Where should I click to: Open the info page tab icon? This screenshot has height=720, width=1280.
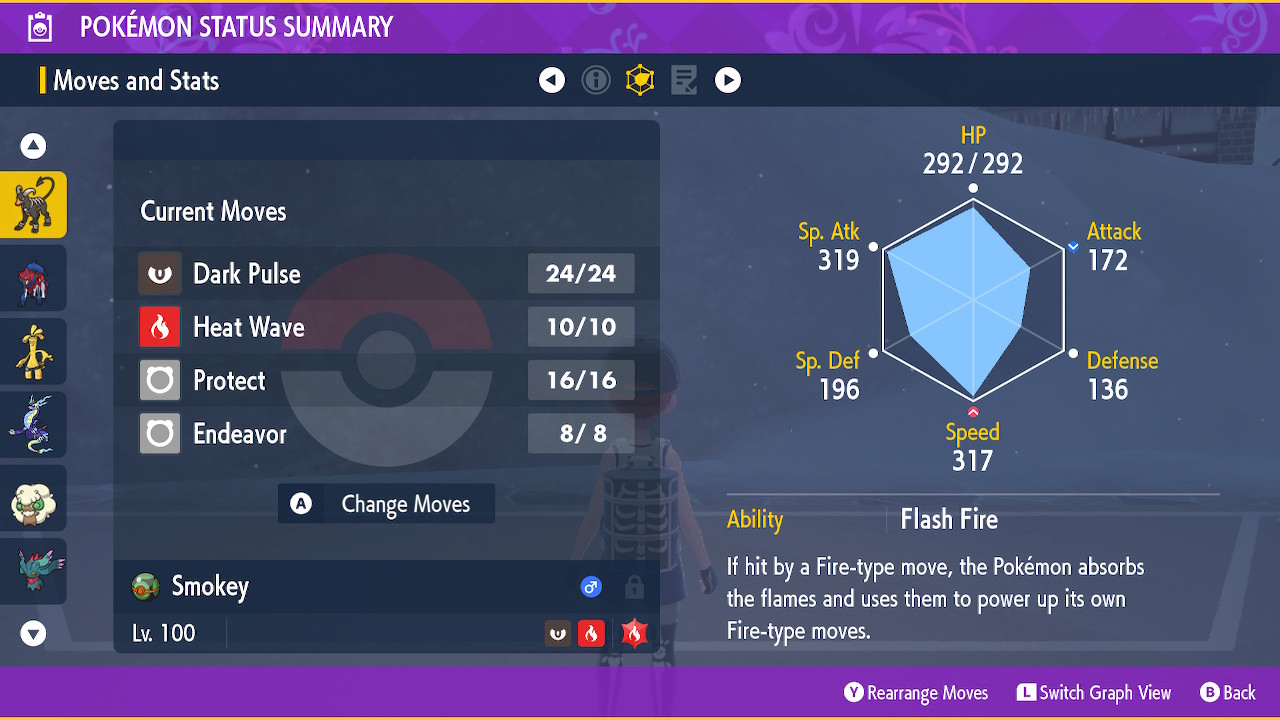coord(596,80)
